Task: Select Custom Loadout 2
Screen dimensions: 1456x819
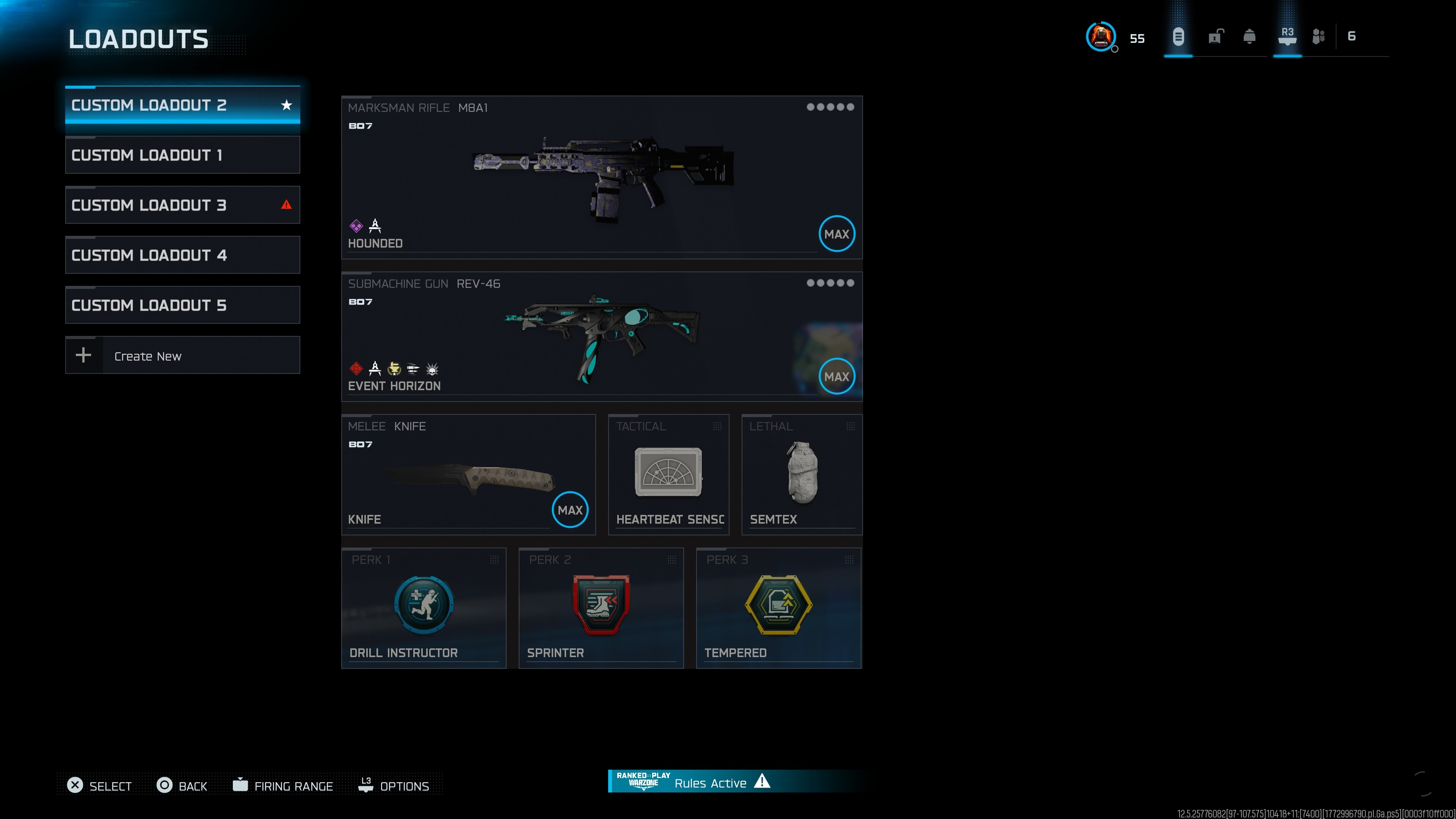Action: coord(182,105)
